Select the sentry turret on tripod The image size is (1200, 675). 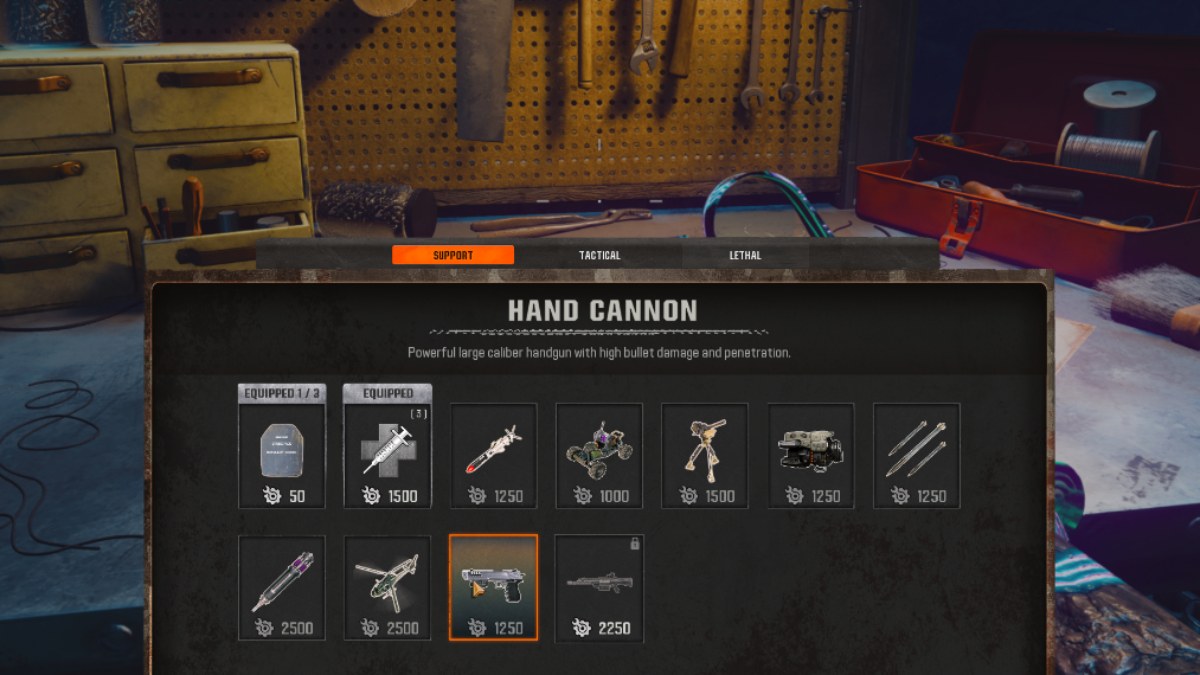[705, 455]
